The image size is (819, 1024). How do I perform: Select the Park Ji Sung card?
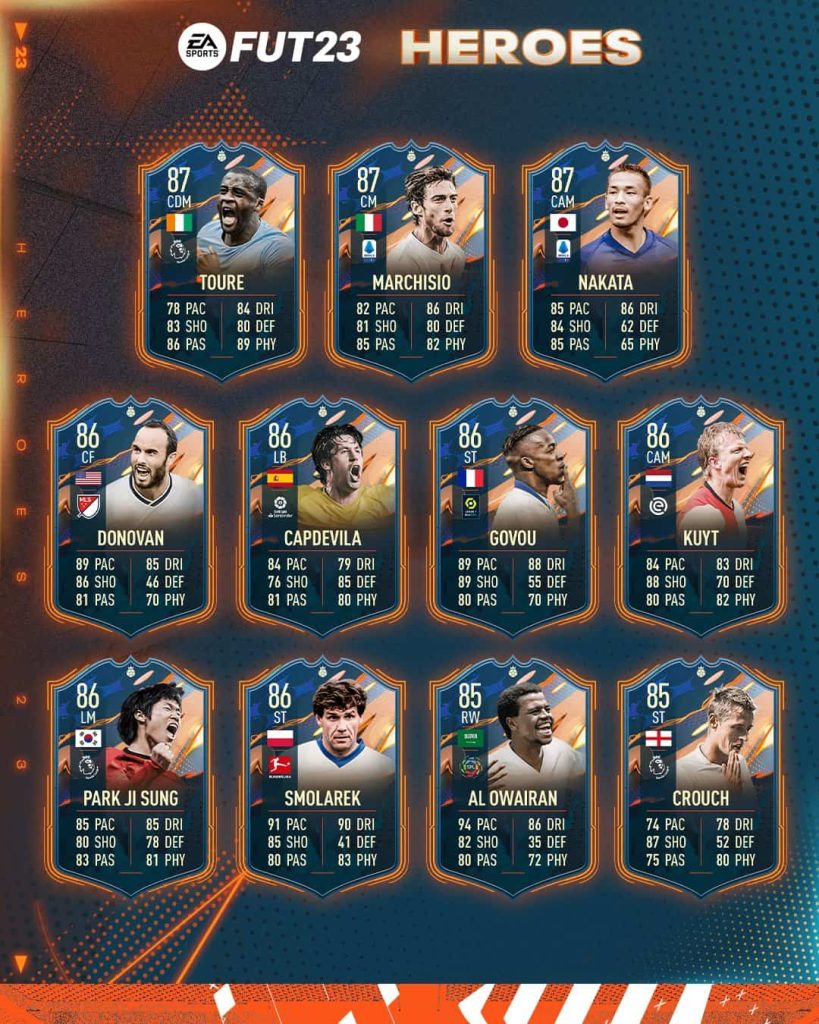(x=129, y=778)
